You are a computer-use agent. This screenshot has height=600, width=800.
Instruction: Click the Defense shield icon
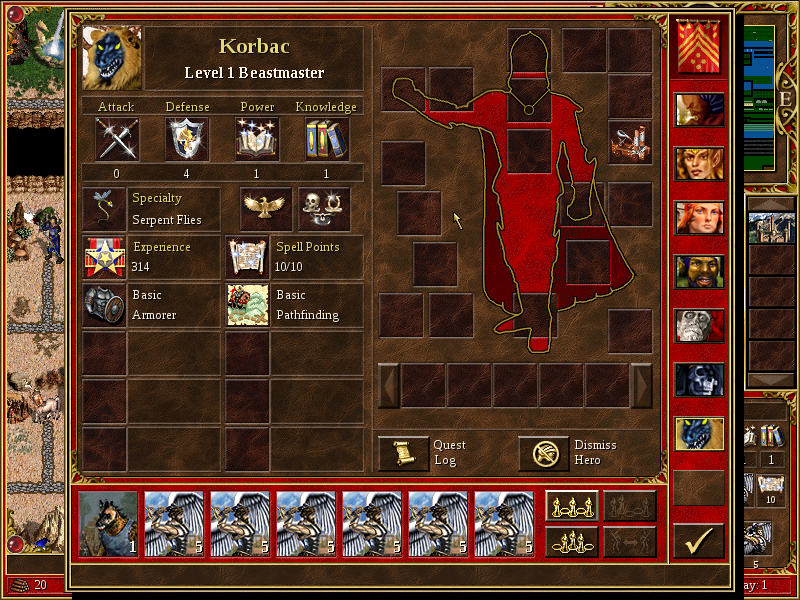coord(187,139)
